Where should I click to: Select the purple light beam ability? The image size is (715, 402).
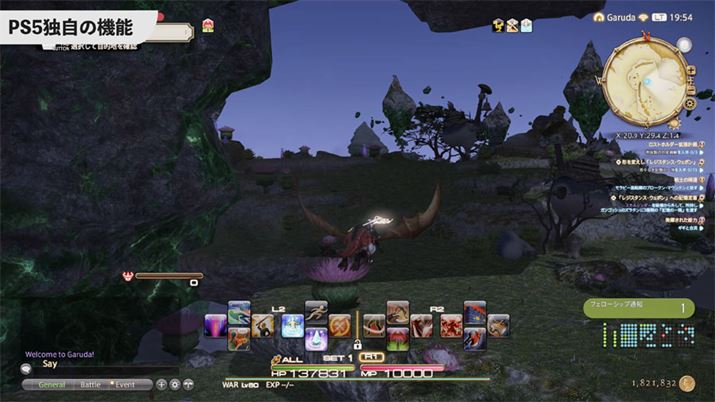217,325
